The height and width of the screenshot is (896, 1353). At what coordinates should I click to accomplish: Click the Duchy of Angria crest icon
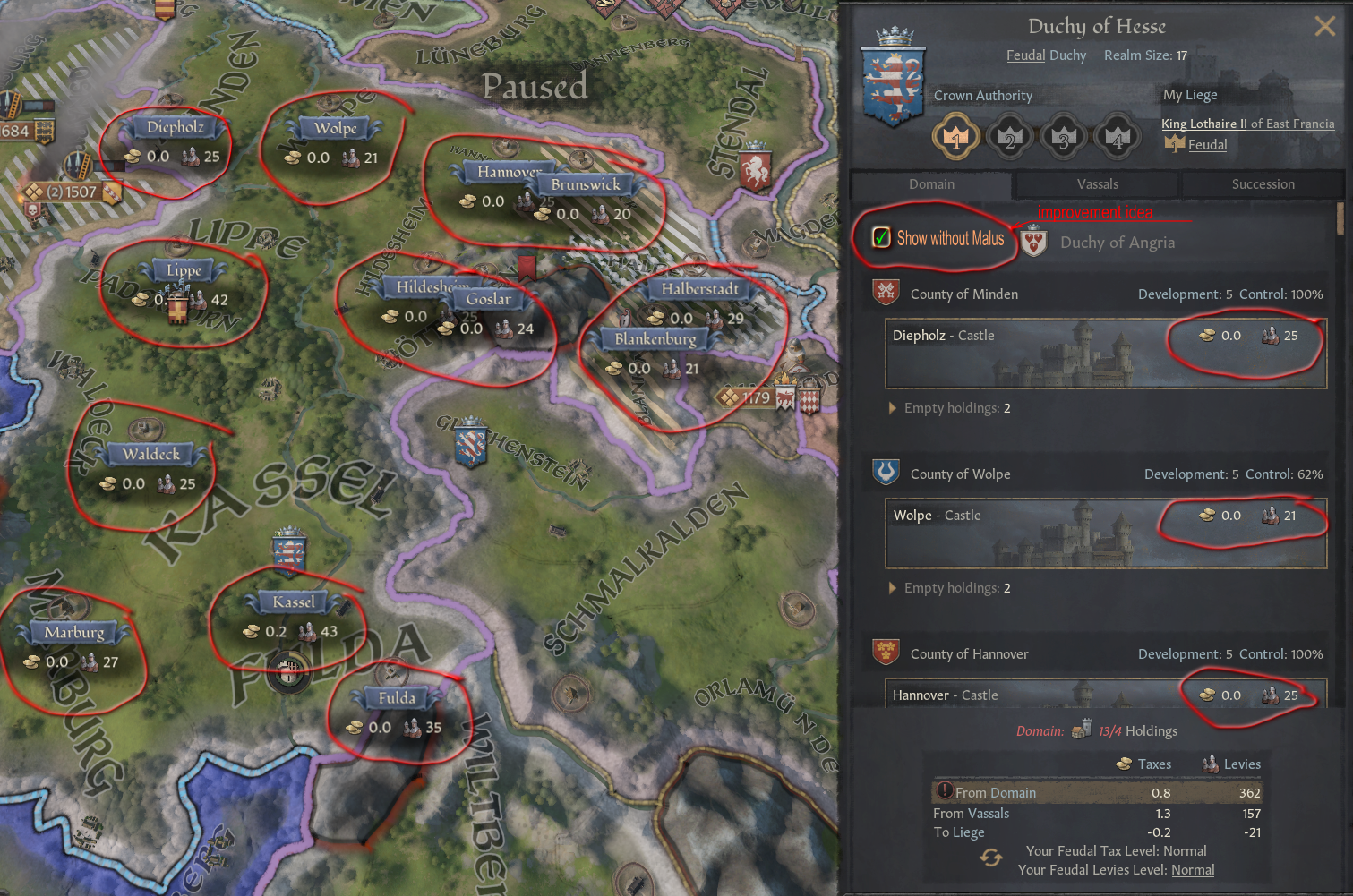pyautogui.click(x=1034, y=242)
